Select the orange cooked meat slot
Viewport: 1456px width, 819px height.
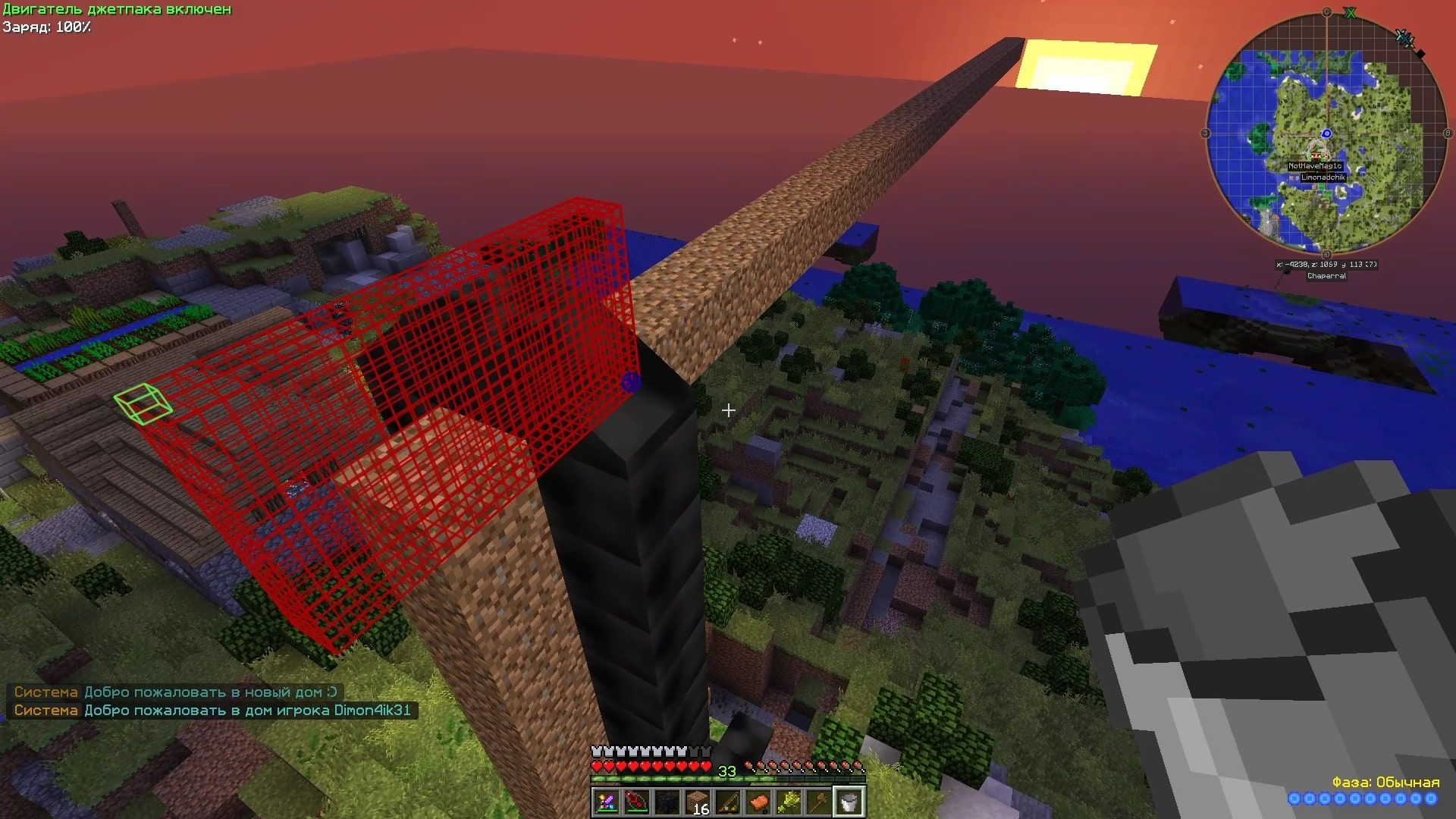[x=758, y=802]
